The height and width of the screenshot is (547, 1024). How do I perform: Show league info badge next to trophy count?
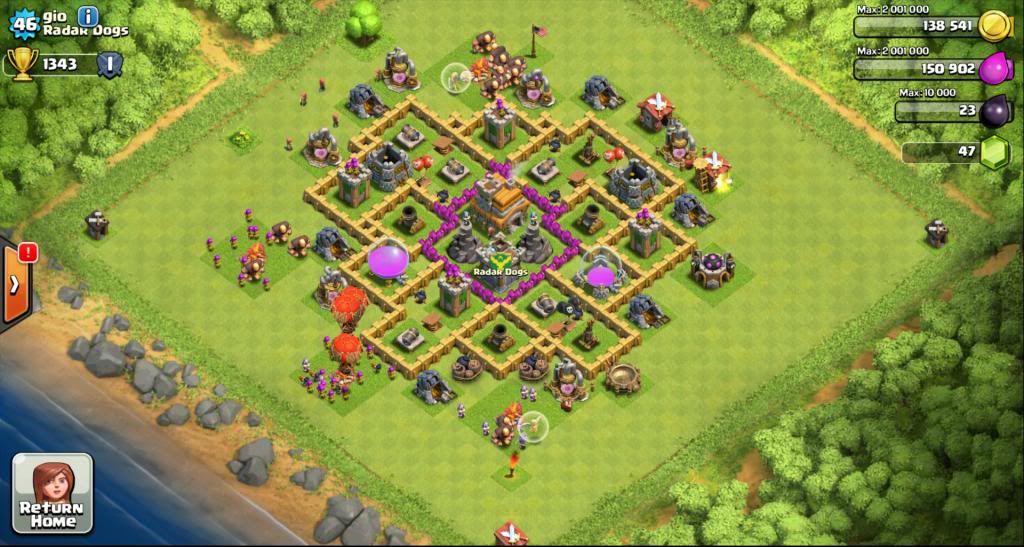[x=111, y=64]
